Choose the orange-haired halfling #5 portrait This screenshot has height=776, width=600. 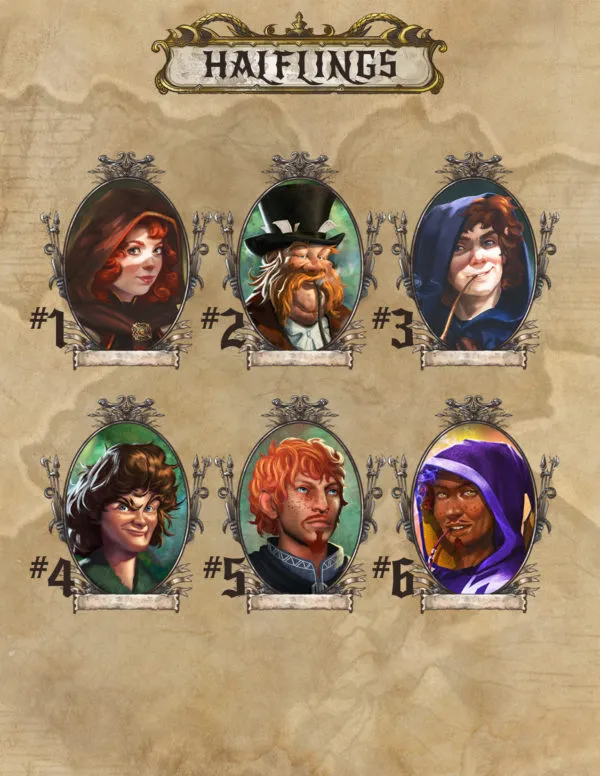[297, 508]
